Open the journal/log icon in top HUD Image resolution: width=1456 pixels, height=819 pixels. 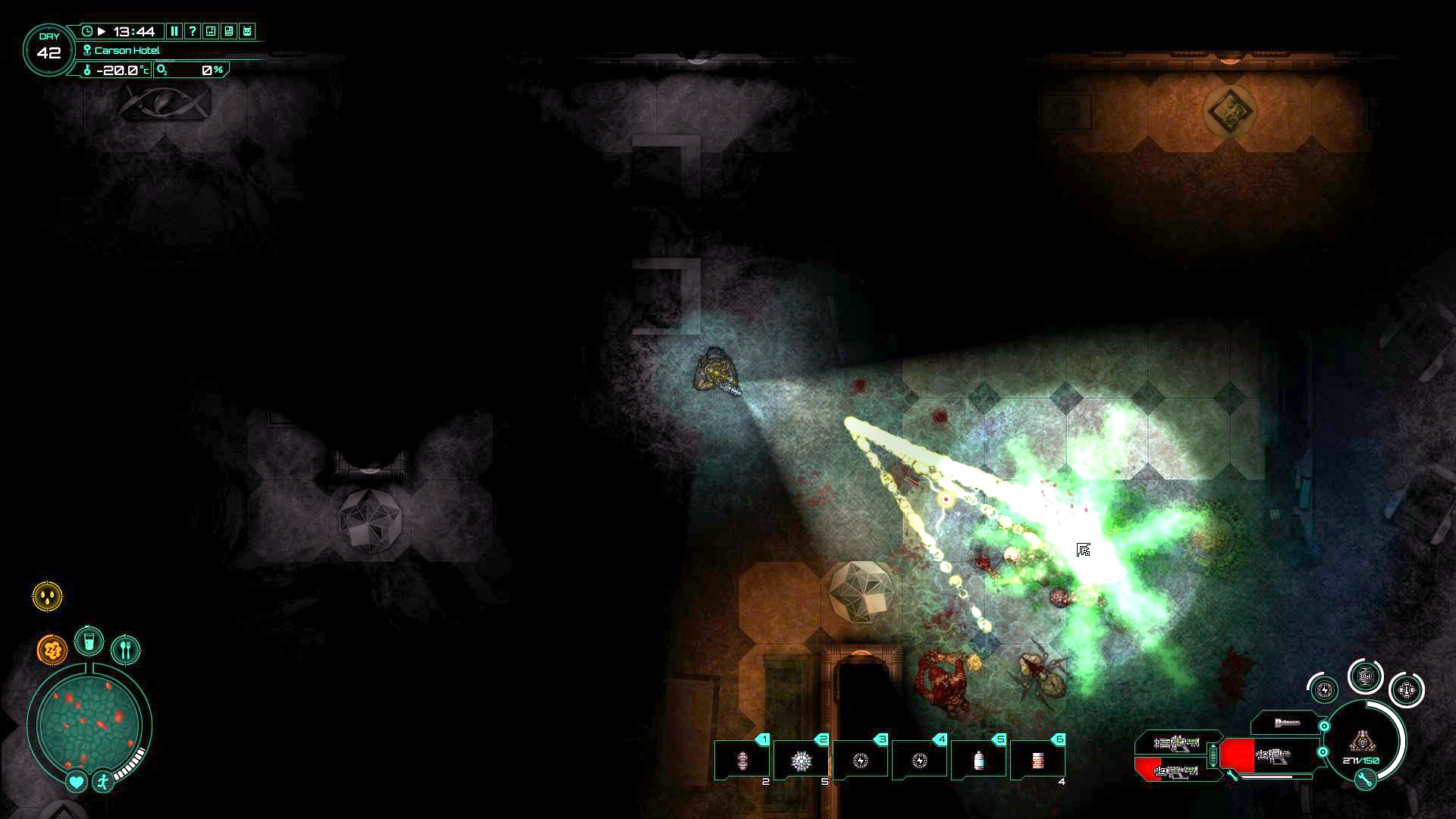pos(230,32)
